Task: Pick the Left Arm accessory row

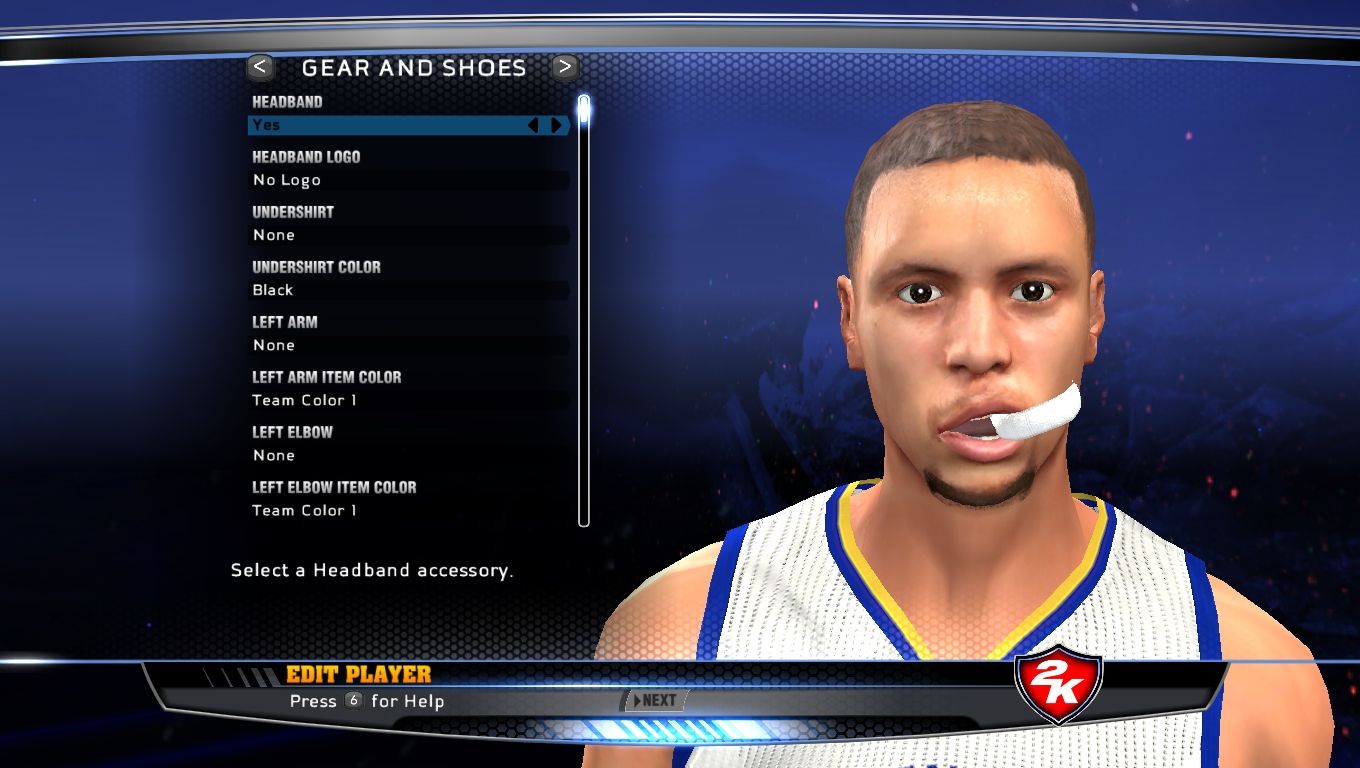Action: [408, 345]
